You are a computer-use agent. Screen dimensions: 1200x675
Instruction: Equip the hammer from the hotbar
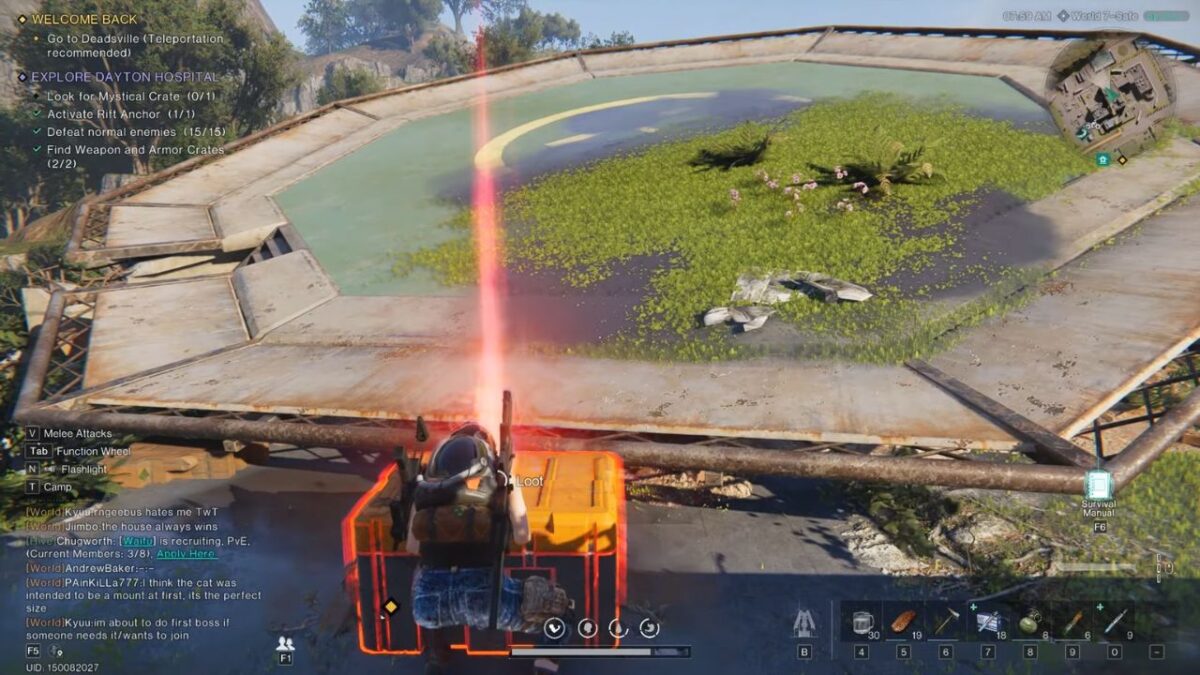[x=945, y=622]
